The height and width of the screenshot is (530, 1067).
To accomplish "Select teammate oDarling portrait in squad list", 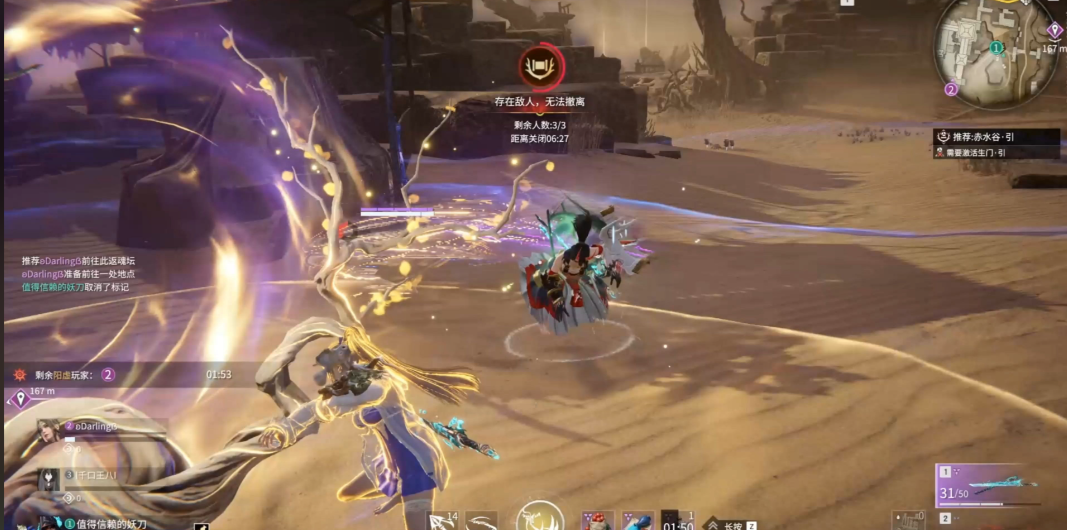I will [49, 432].
